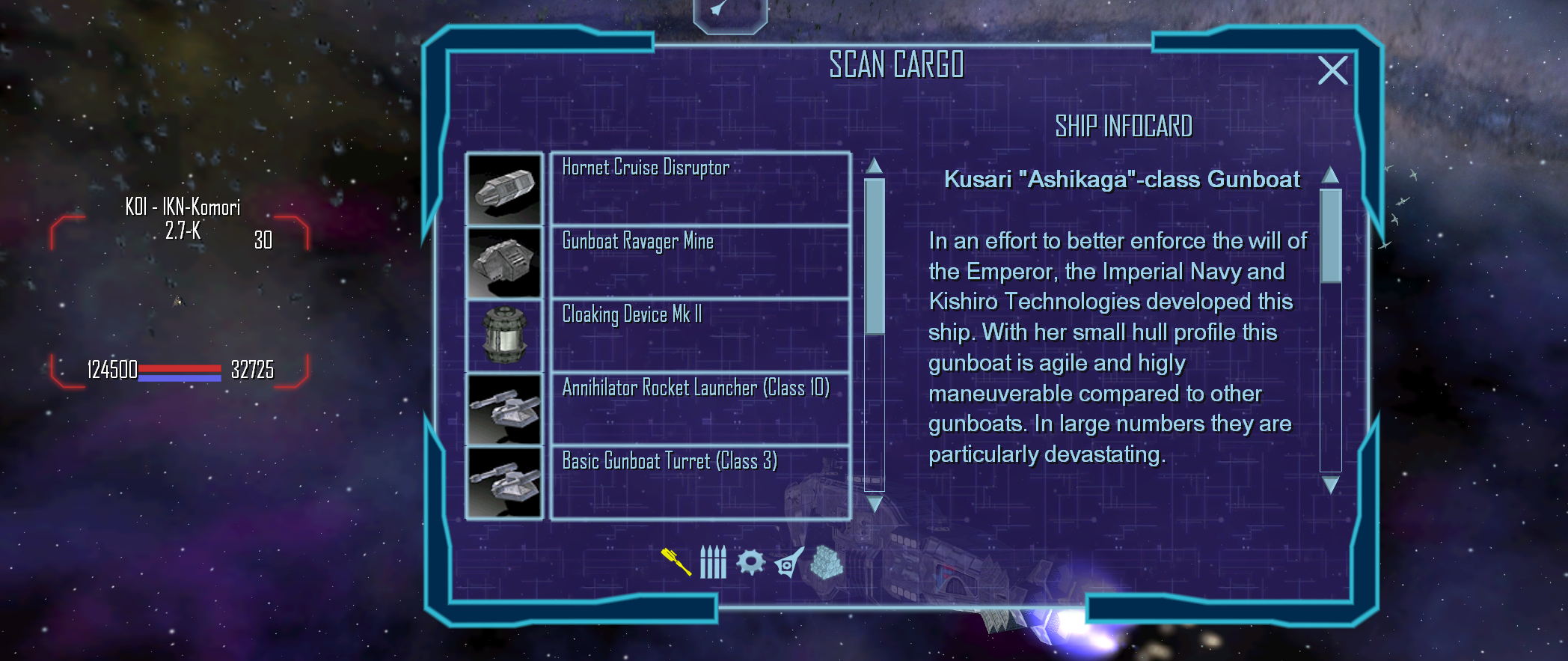This screenshot has height=661, width=1568.
Task: Click the cargo list scroll-down arrow
Action: click(875, 504)
